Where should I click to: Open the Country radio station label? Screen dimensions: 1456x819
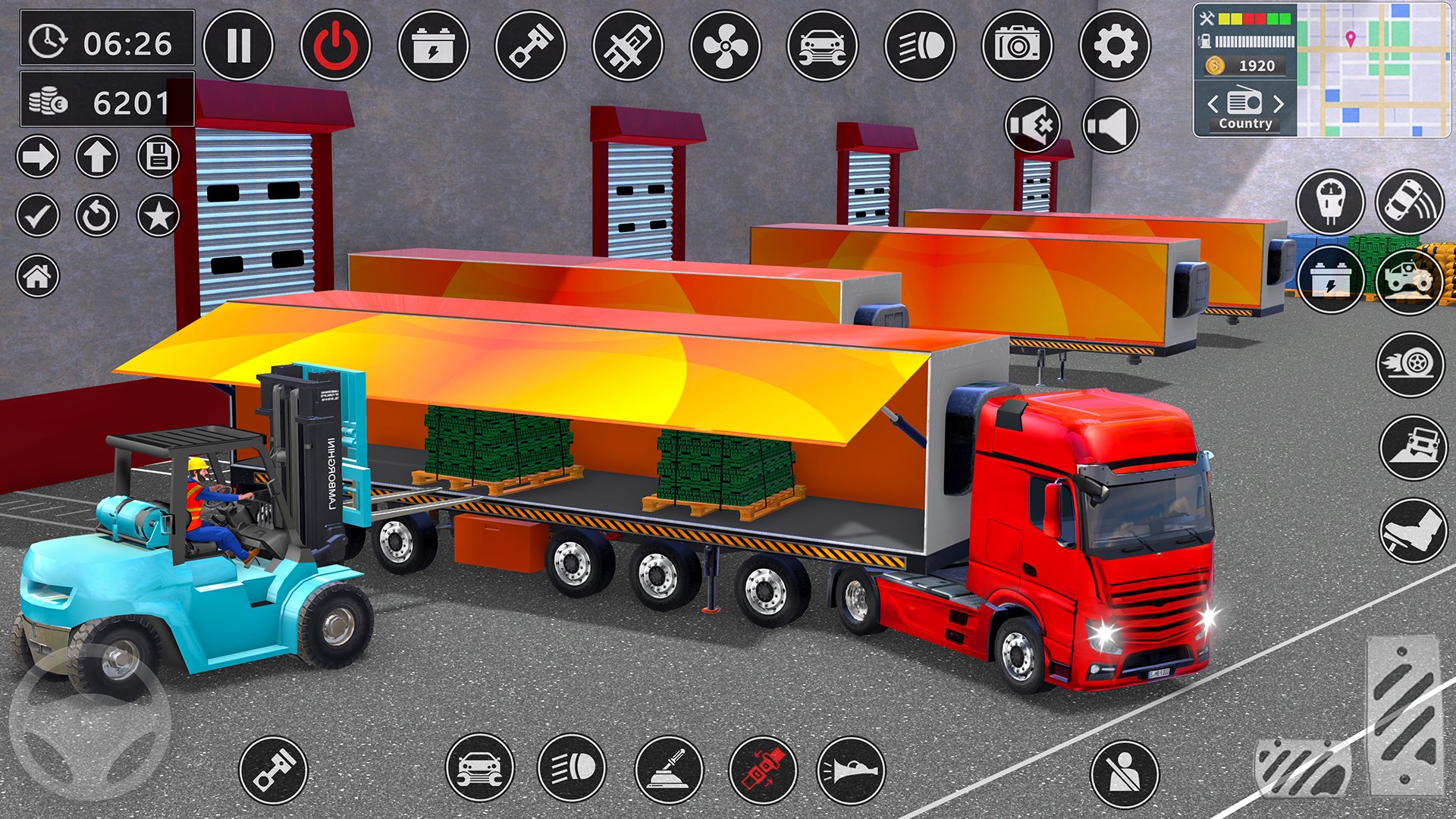pos(1245,124)
